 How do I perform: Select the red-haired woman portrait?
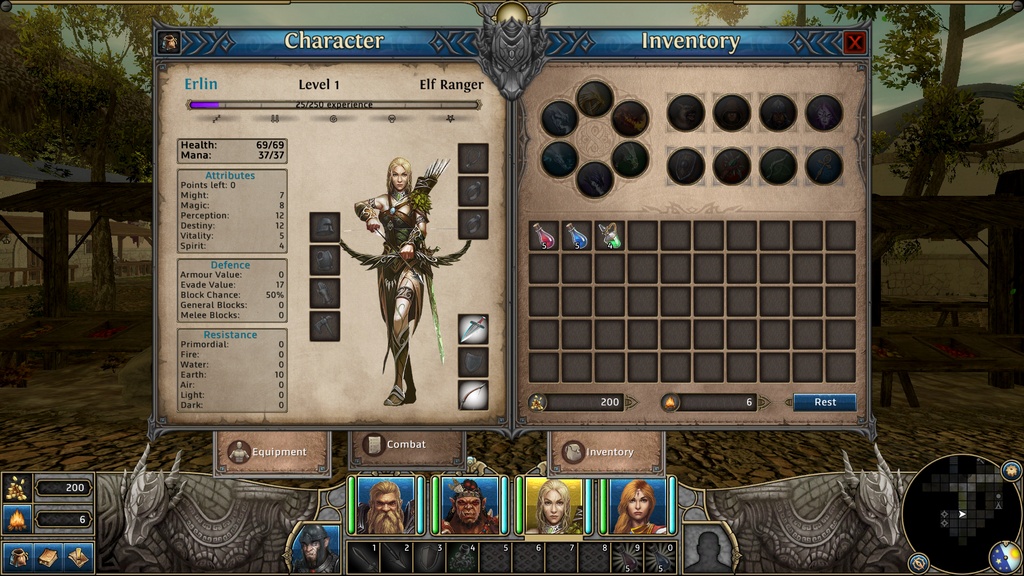click(637, 507)
